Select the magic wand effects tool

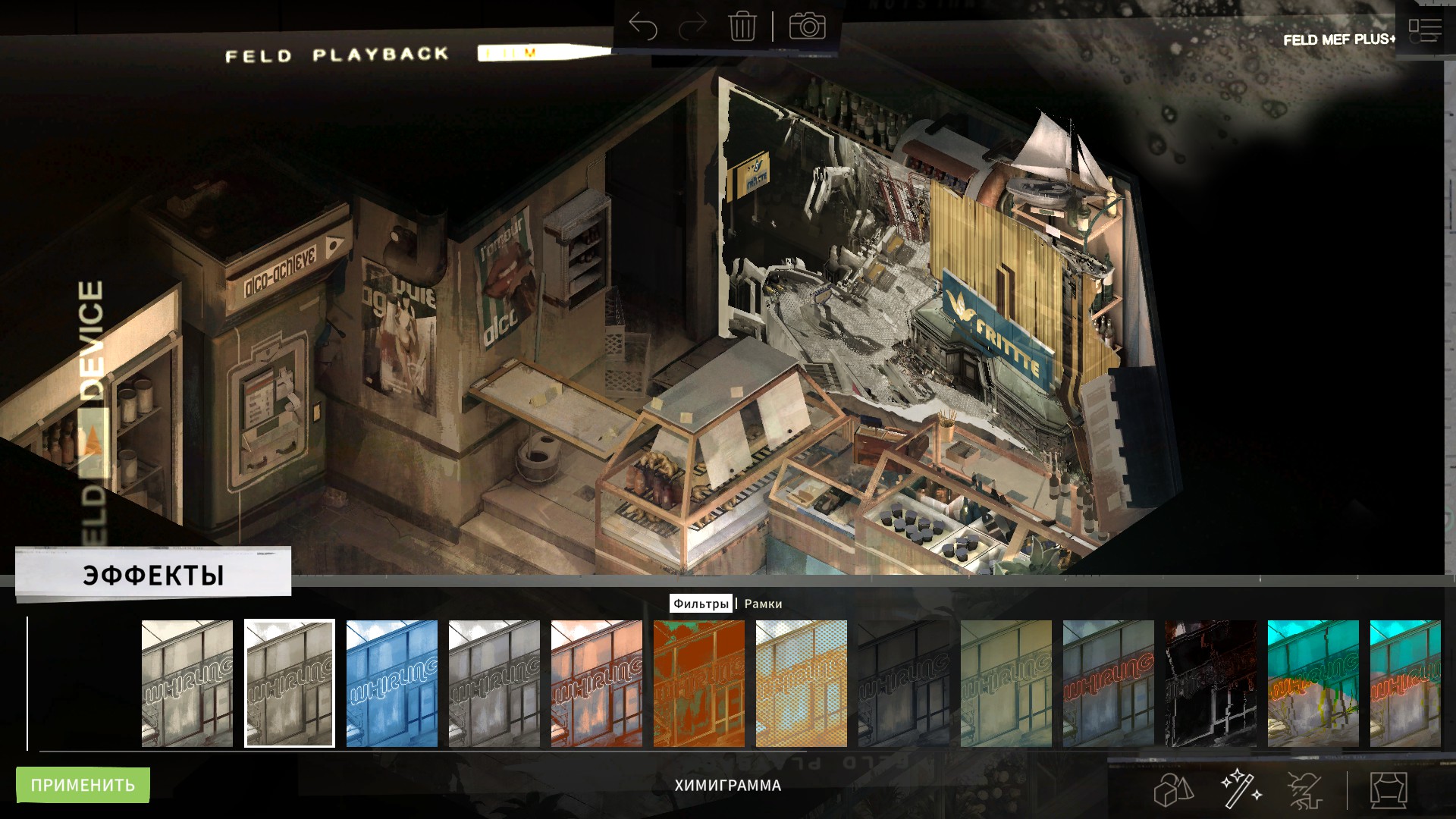point(1241,789)
